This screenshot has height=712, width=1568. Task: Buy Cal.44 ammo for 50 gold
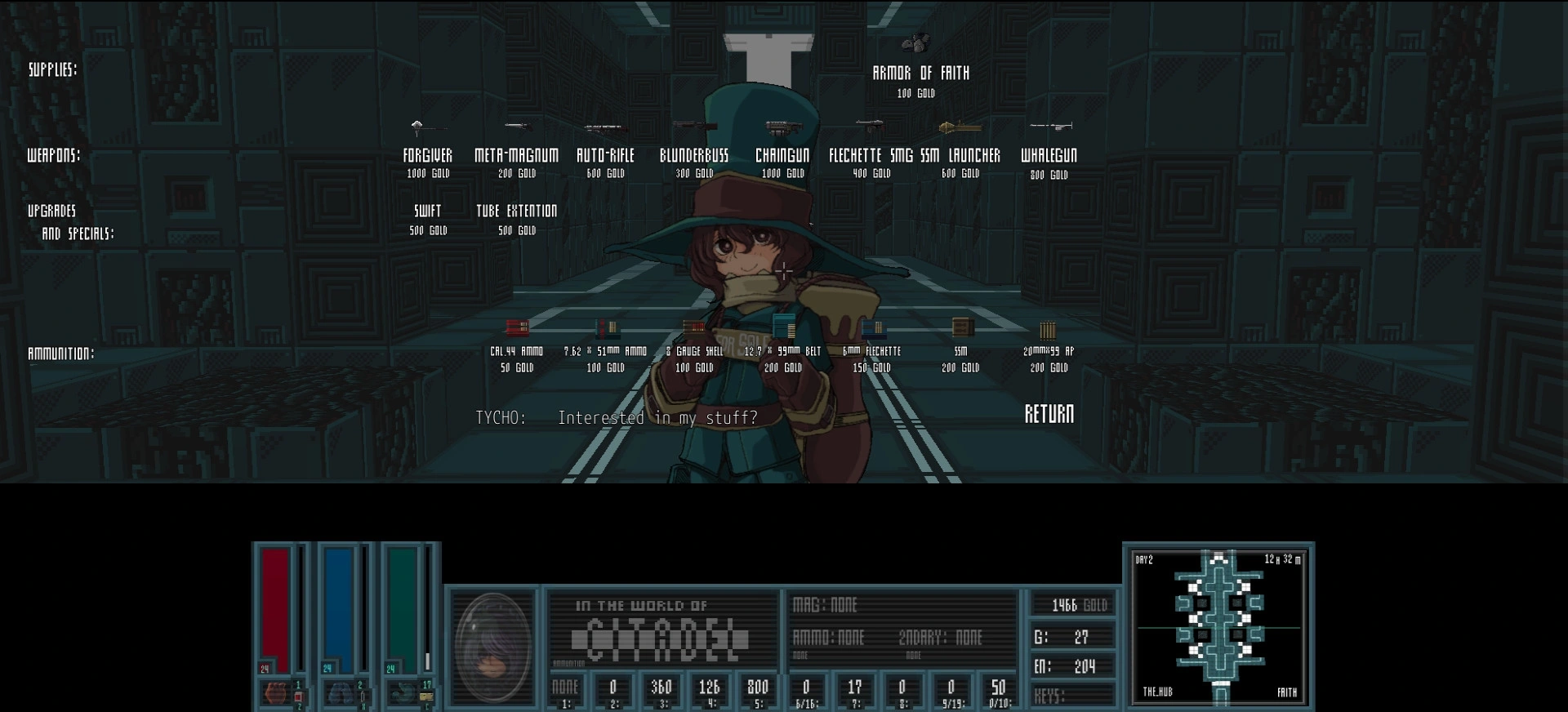[516, 351]
